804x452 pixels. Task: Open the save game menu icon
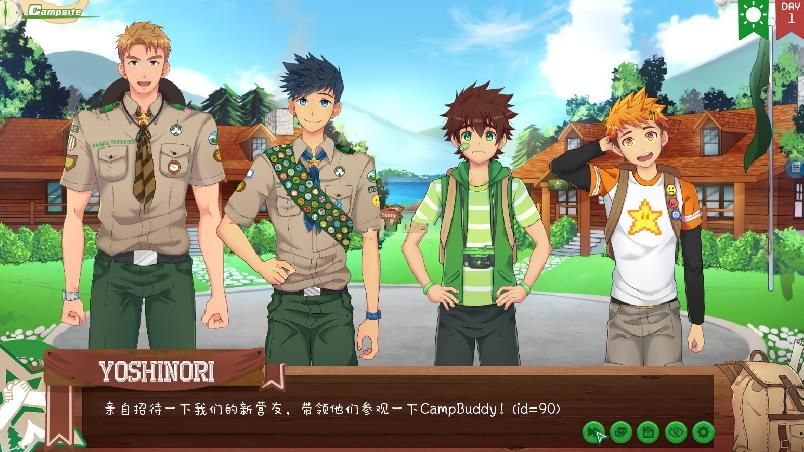(647, 432)
